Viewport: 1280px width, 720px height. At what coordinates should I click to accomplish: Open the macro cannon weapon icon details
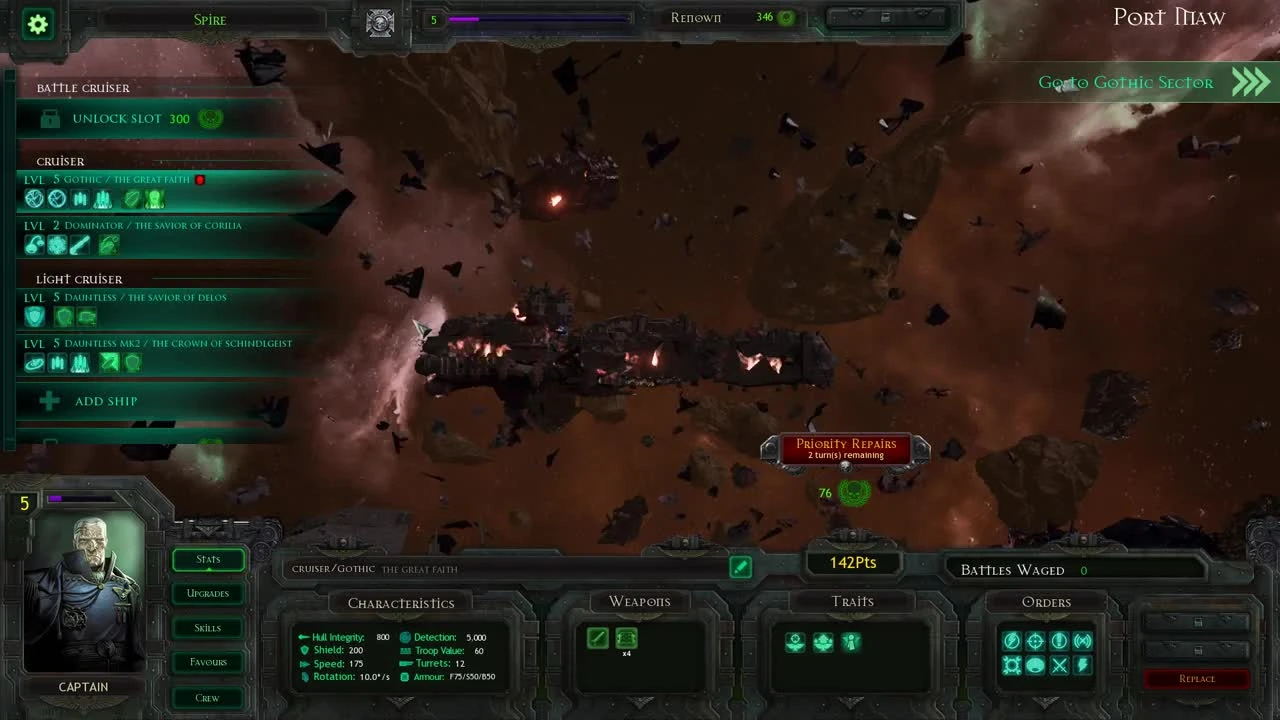pos(597,638)
